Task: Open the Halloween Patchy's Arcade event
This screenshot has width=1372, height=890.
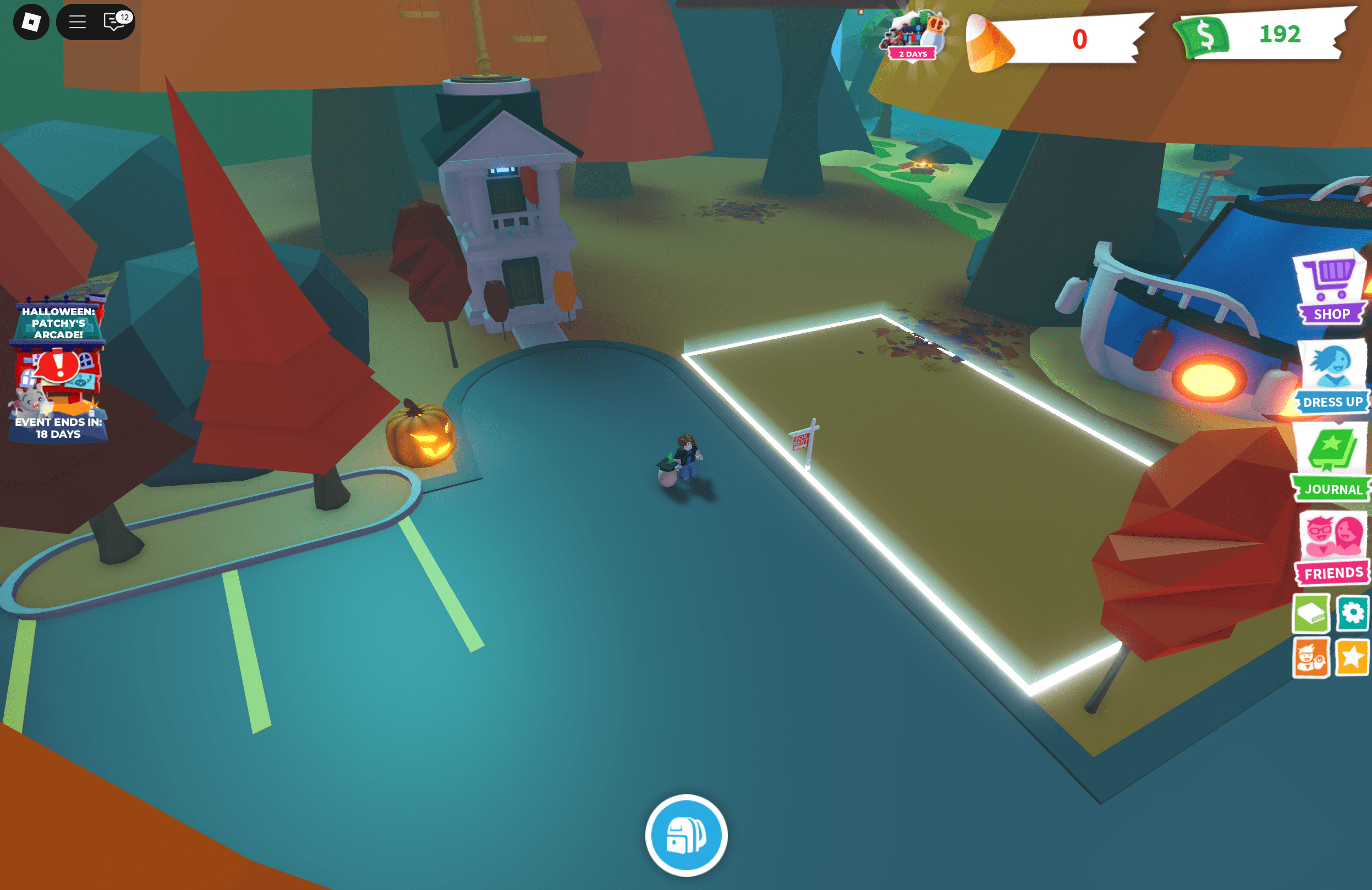Action: coord(58,369)
